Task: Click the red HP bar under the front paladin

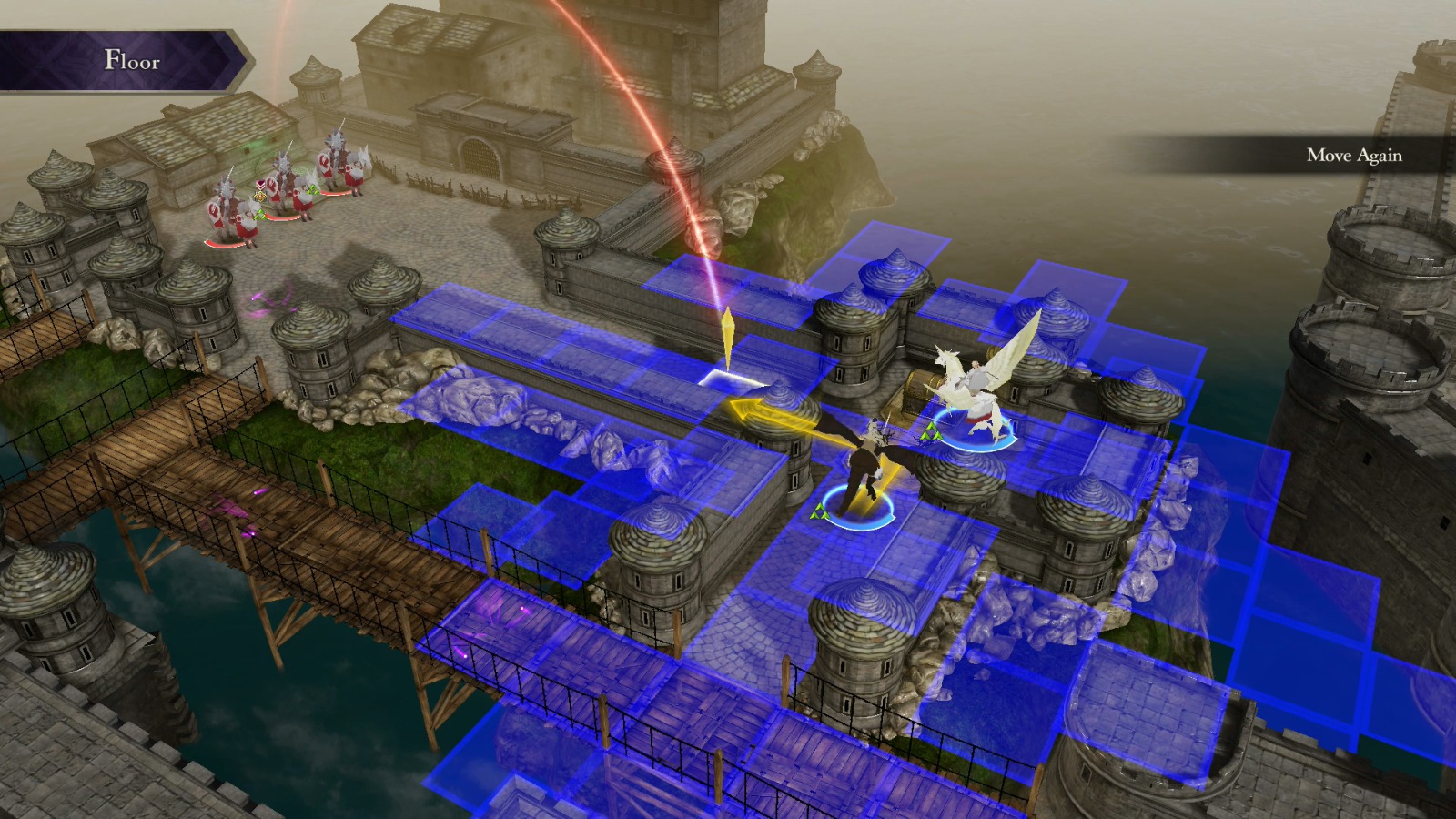Action: [x=225, y=246]
